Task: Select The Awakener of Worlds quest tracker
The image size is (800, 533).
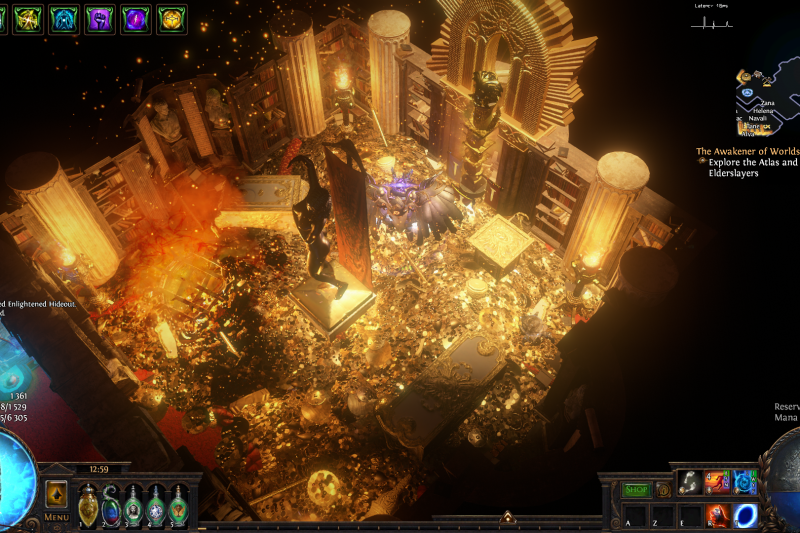Action: [747, 152]
